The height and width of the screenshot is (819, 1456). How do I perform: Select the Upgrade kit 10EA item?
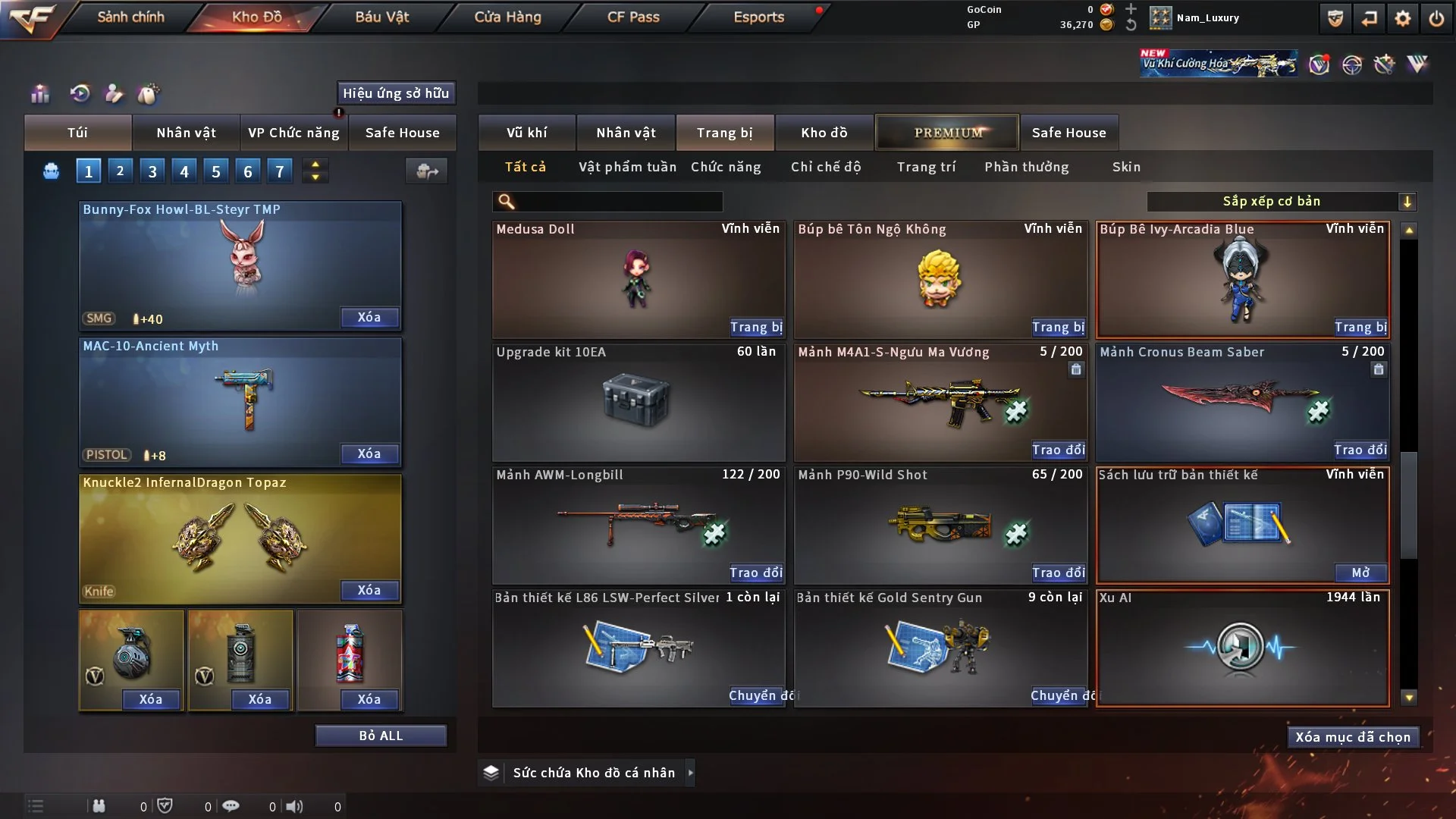tap(638, 402)
